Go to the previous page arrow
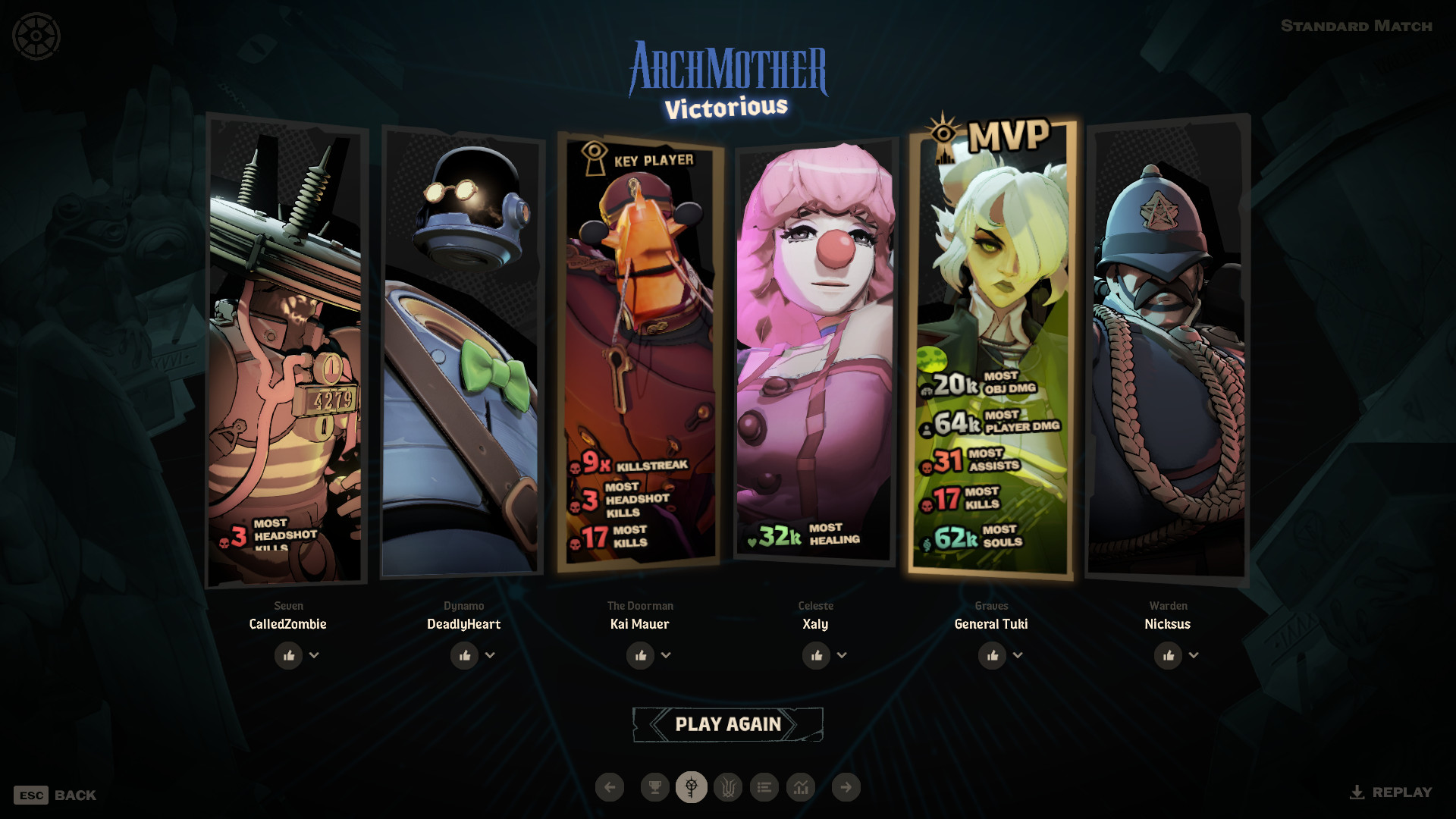1456x819 pixels. (x=610, y=787)
